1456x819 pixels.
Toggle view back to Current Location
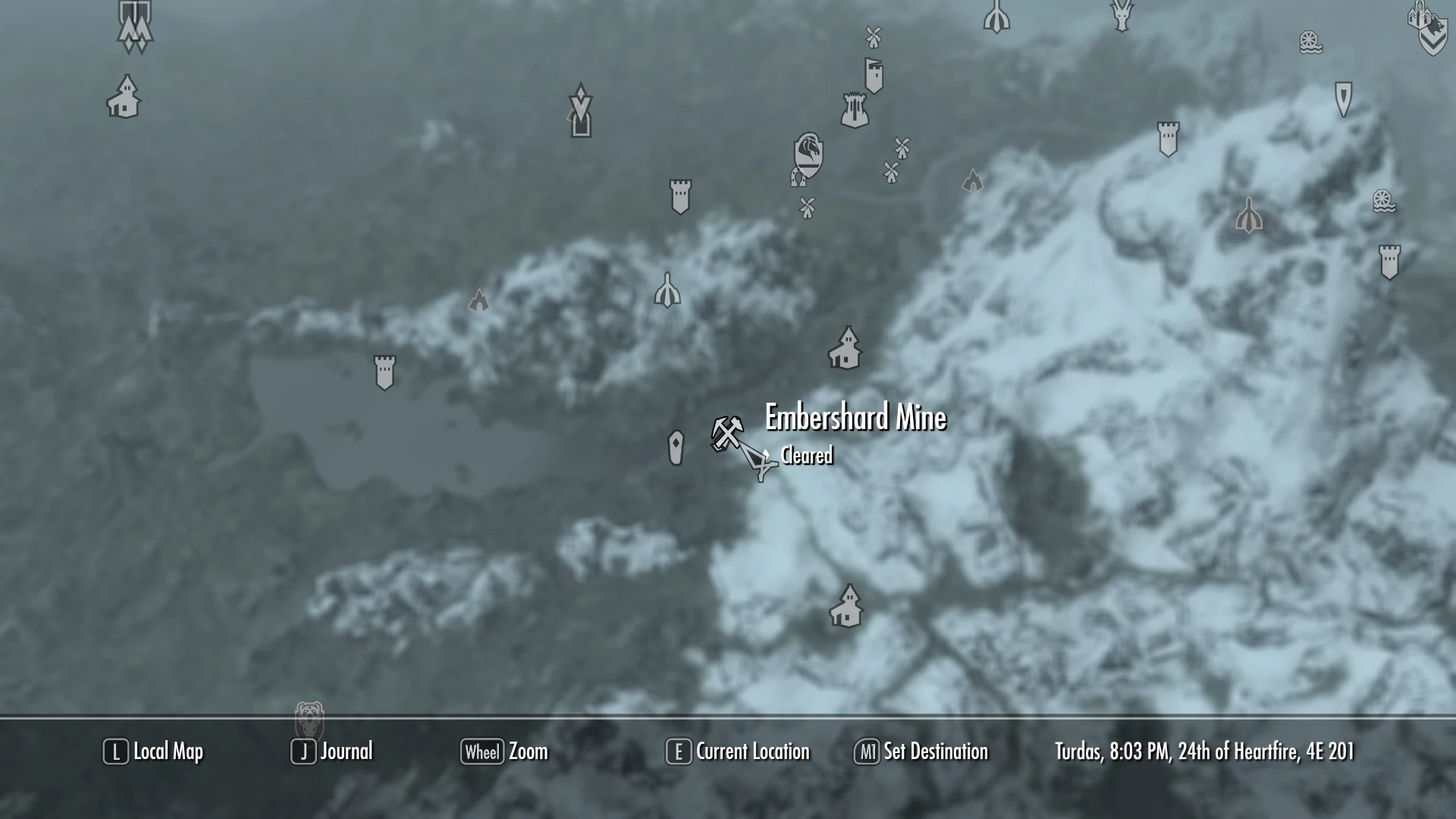(737, 752)
